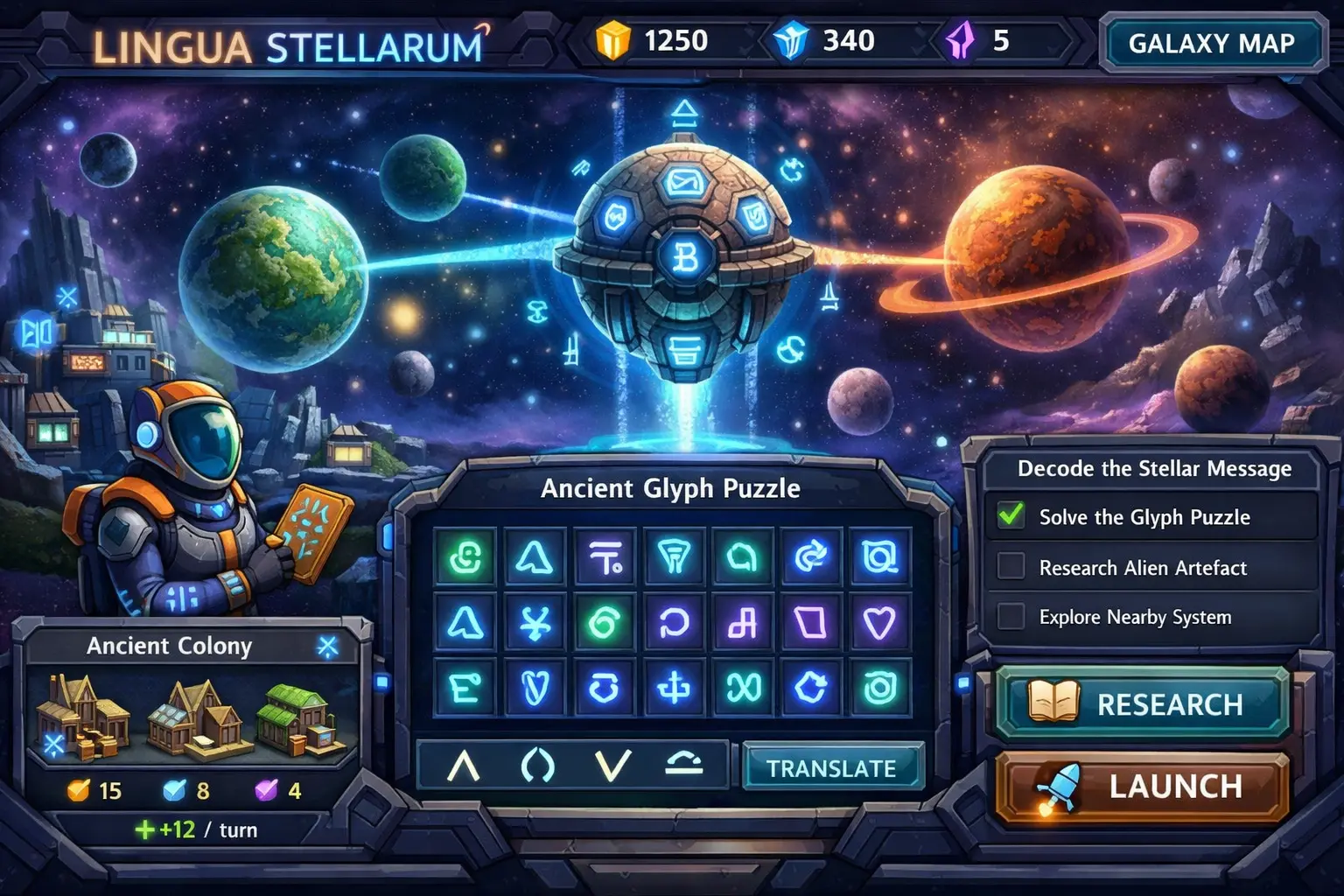Start Research with the book button

1143,703
